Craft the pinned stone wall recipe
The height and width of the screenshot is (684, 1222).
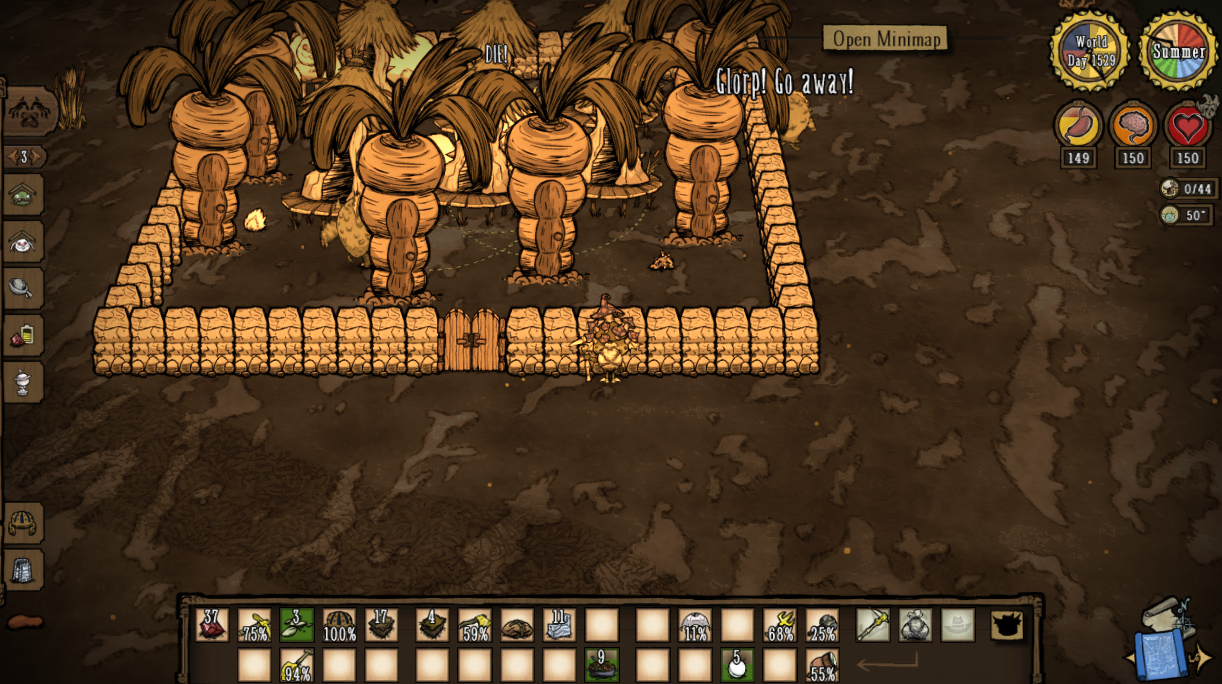[23, 570]
